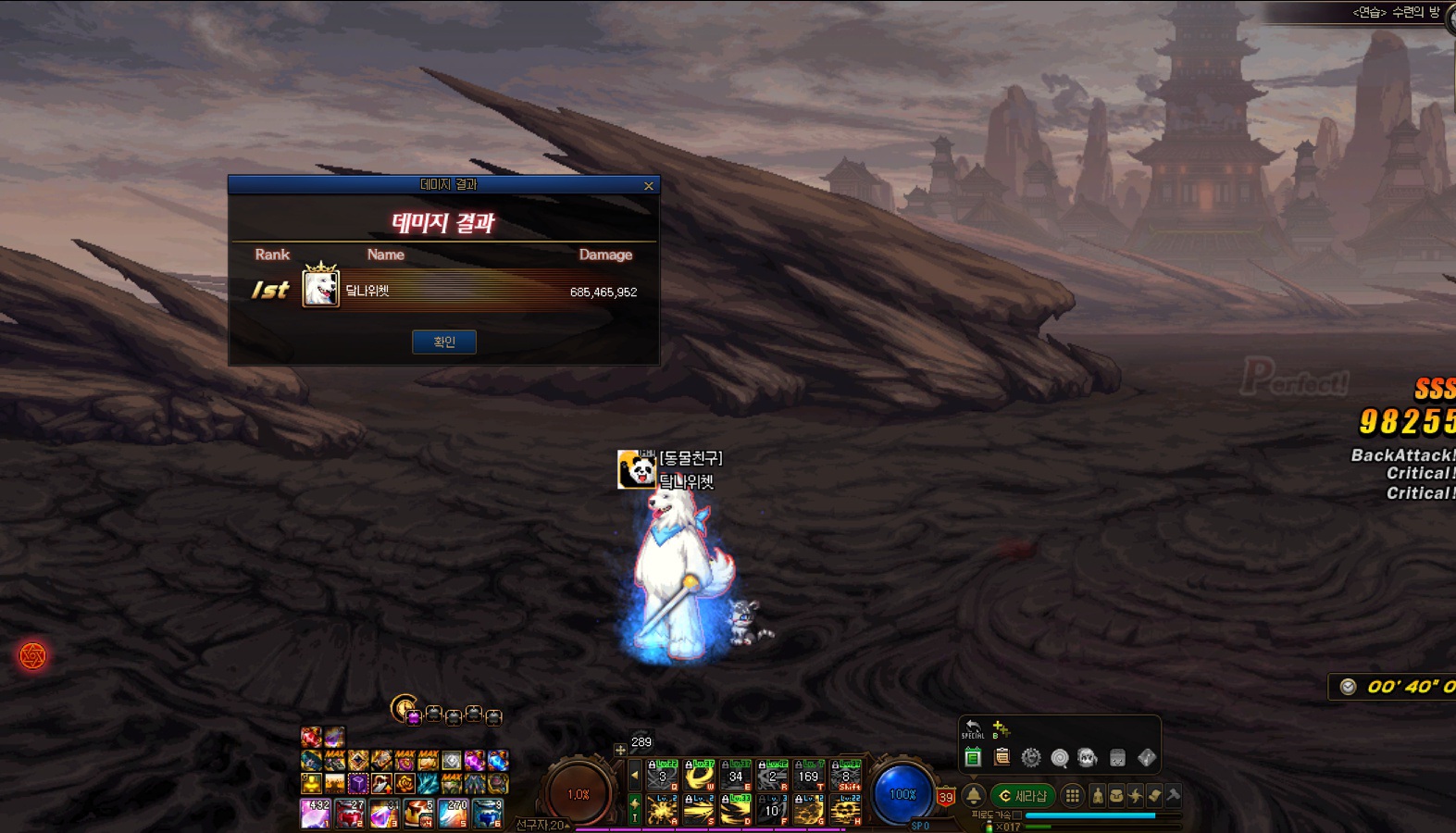This screenshot has height=833, width=1456.
Task: Open the 세라샵 cash shop
Action: pos(1023,796)
